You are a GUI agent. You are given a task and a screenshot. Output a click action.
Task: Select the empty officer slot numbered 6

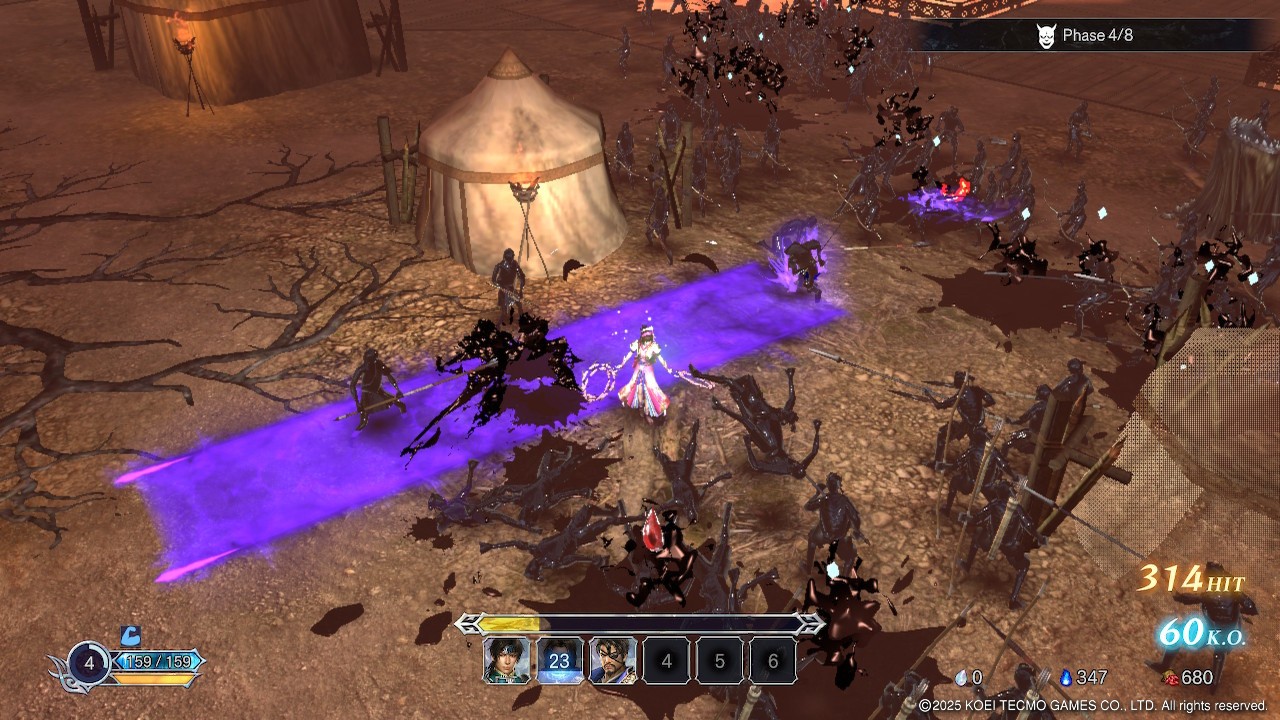tap(773, 661)
